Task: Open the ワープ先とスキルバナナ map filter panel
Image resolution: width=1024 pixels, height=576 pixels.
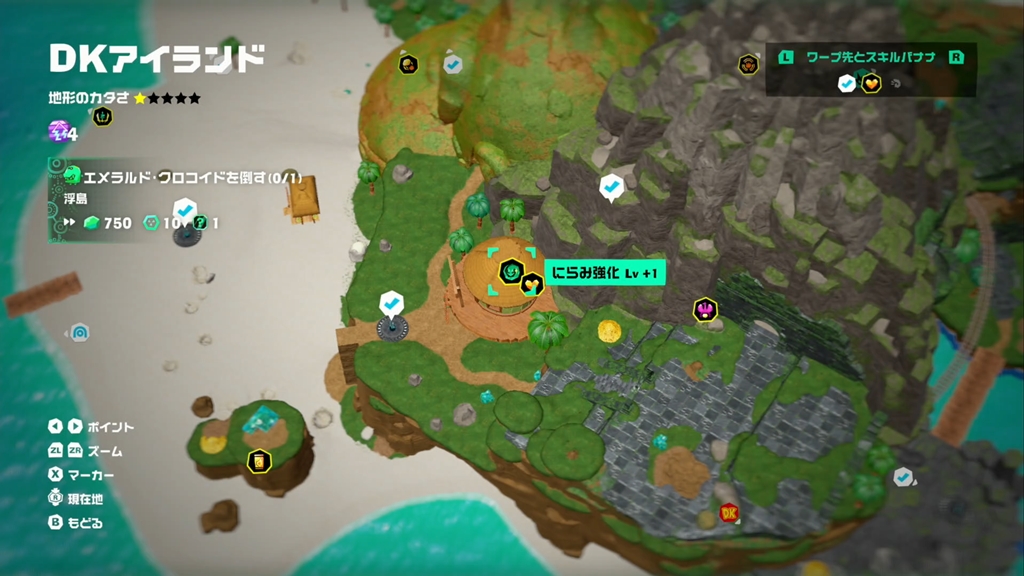Action: click(x=870, y=58)
